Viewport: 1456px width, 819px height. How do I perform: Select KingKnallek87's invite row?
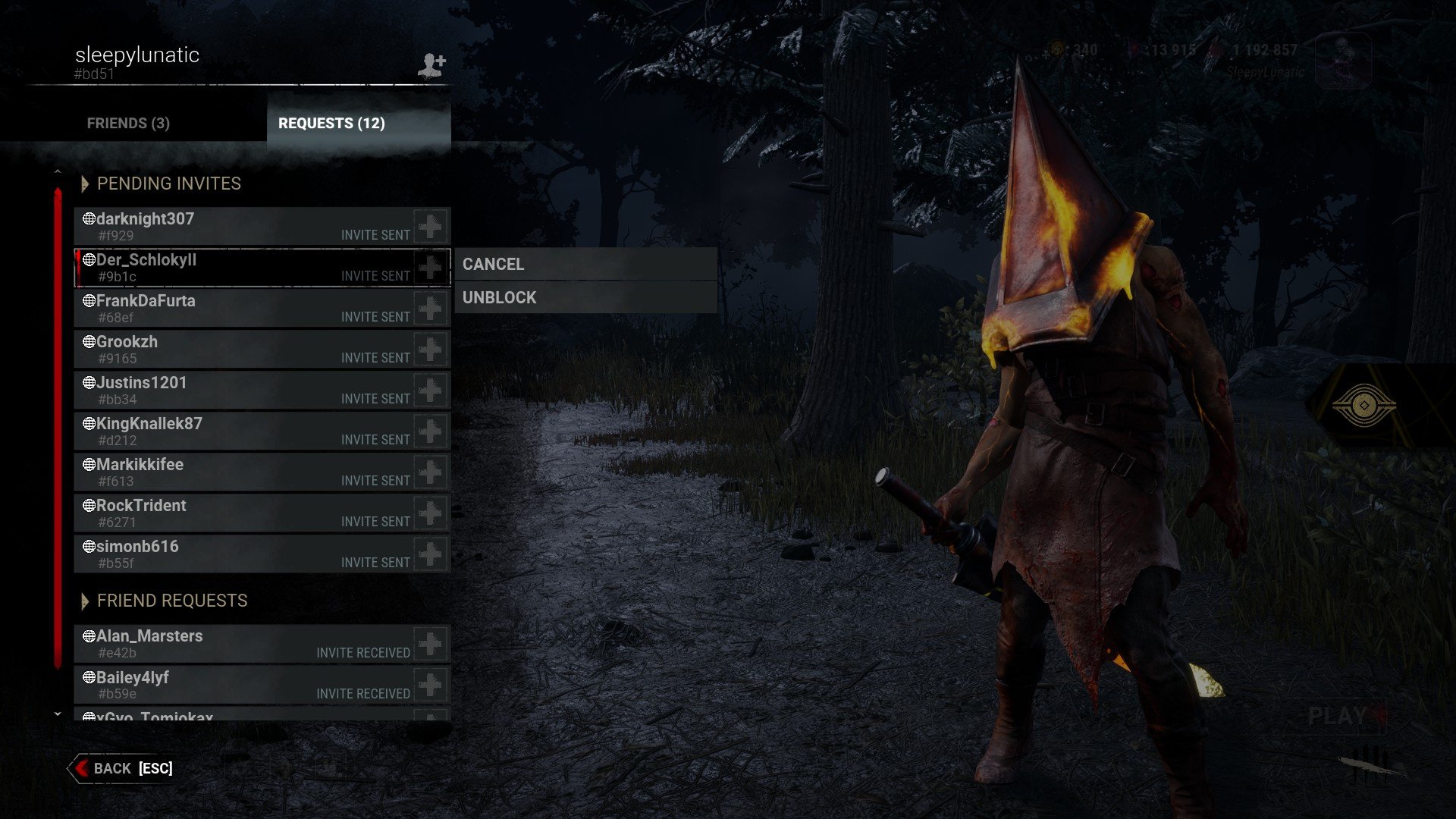(x=243, y=431)
